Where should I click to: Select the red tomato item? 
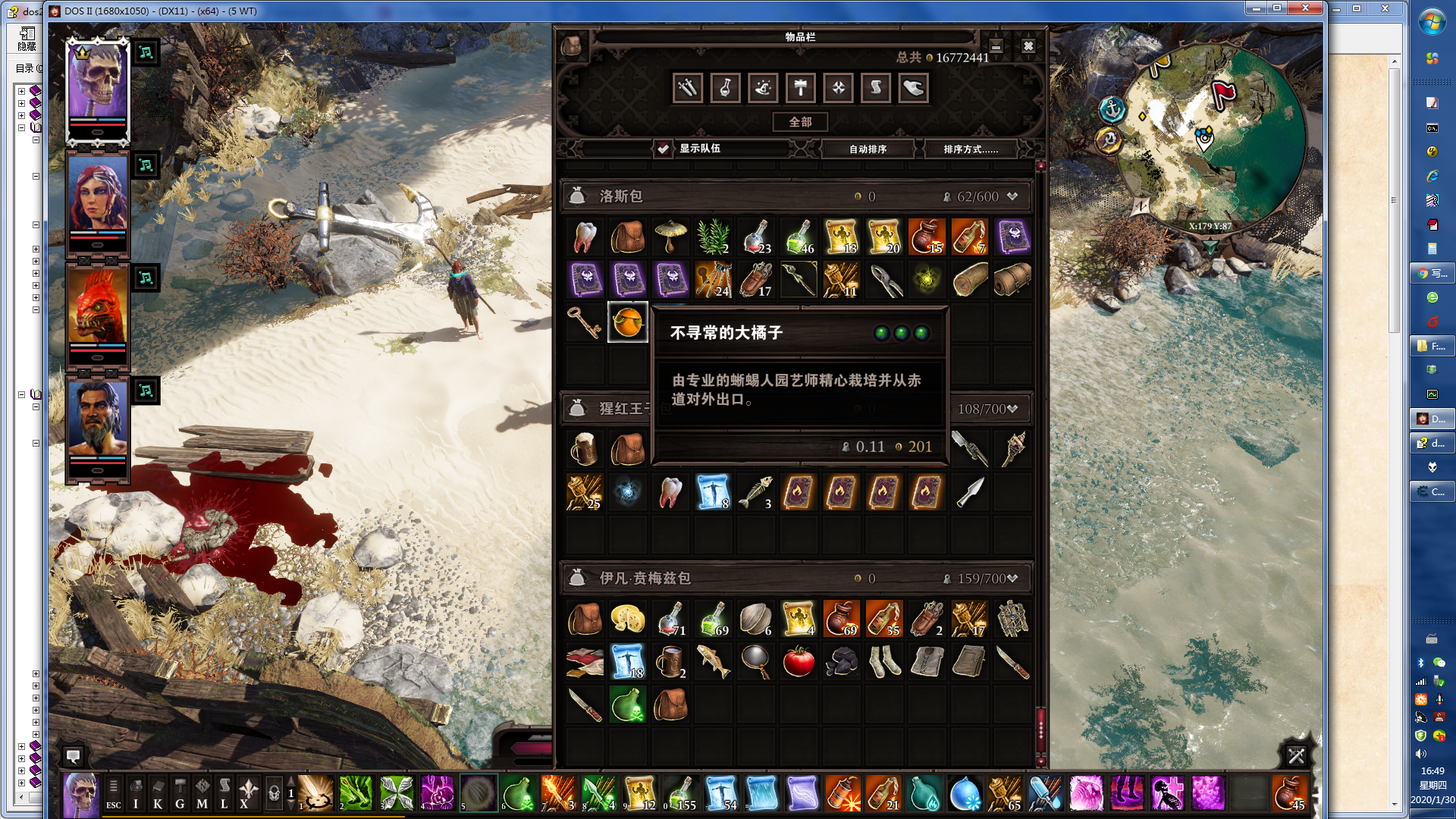tap(799, 662)
